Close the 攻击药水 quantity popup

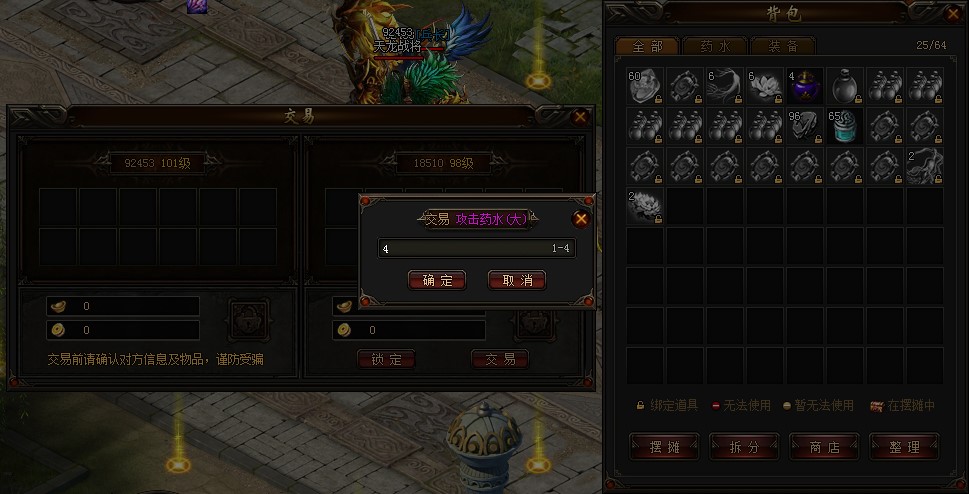click(x=581, y=219)
